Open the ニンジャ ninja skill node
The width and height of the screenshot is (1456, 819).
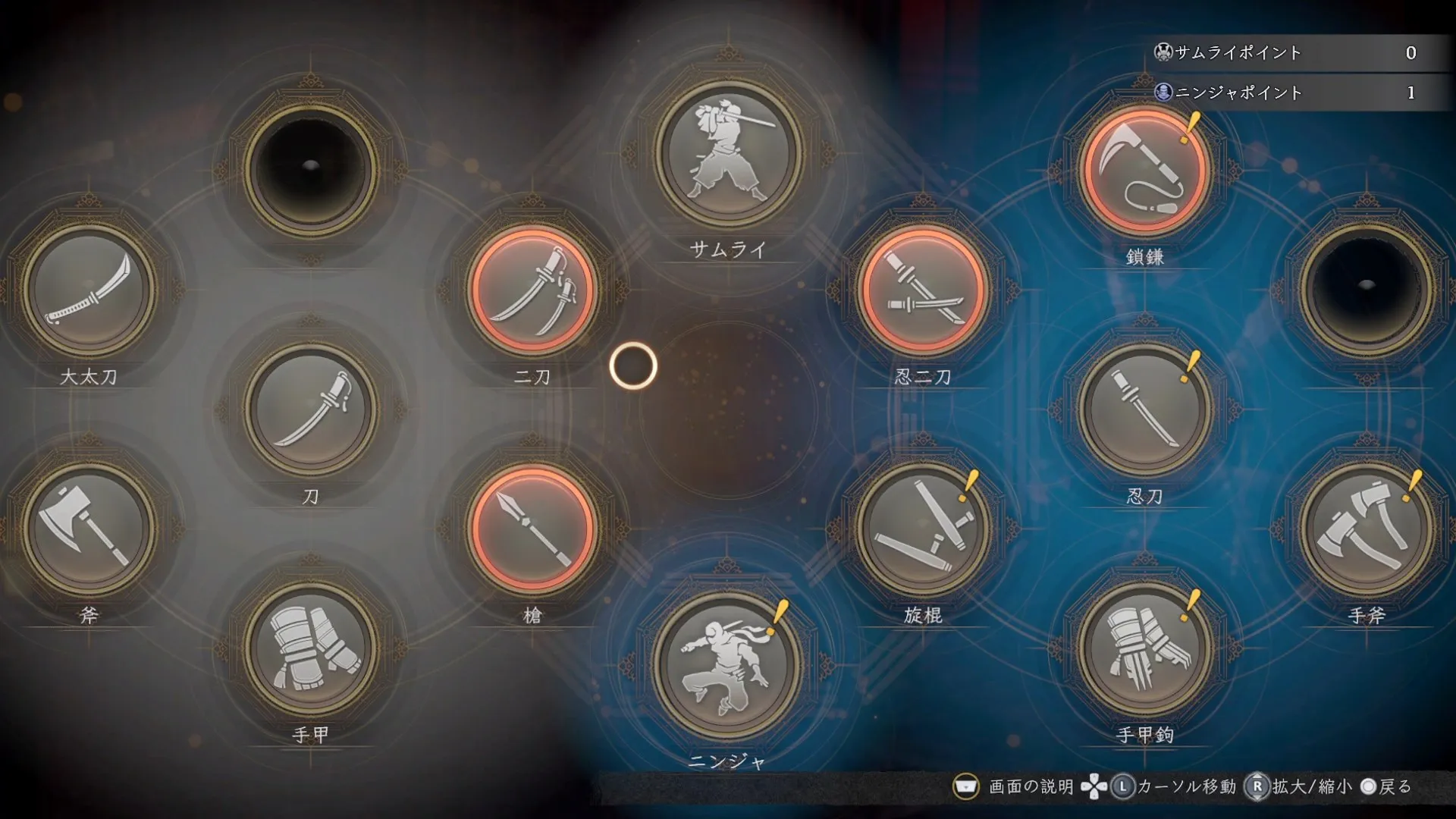click(728, 666)
